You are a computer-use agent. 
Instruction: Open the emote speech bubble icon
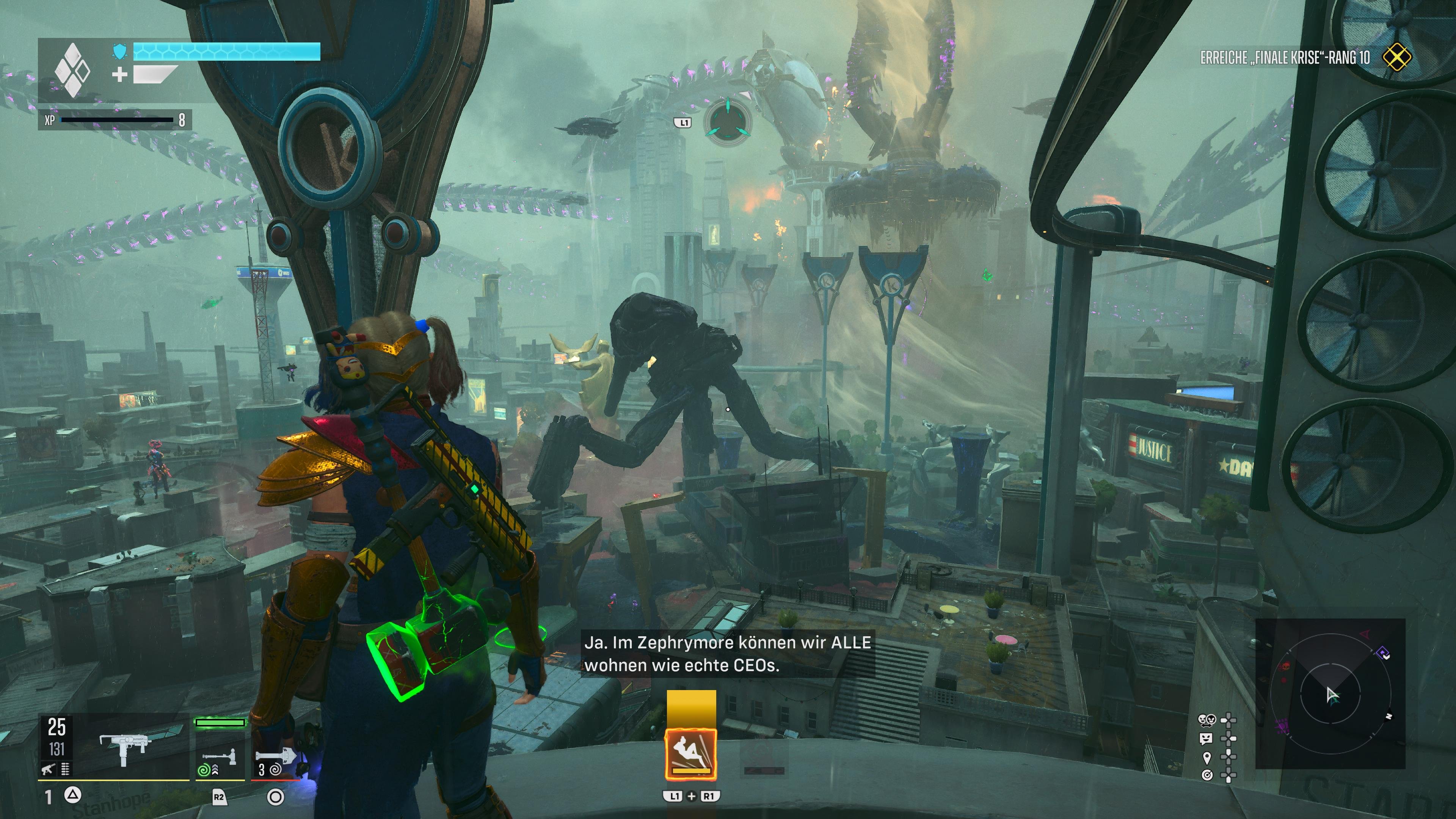(x=1206, y=738)
